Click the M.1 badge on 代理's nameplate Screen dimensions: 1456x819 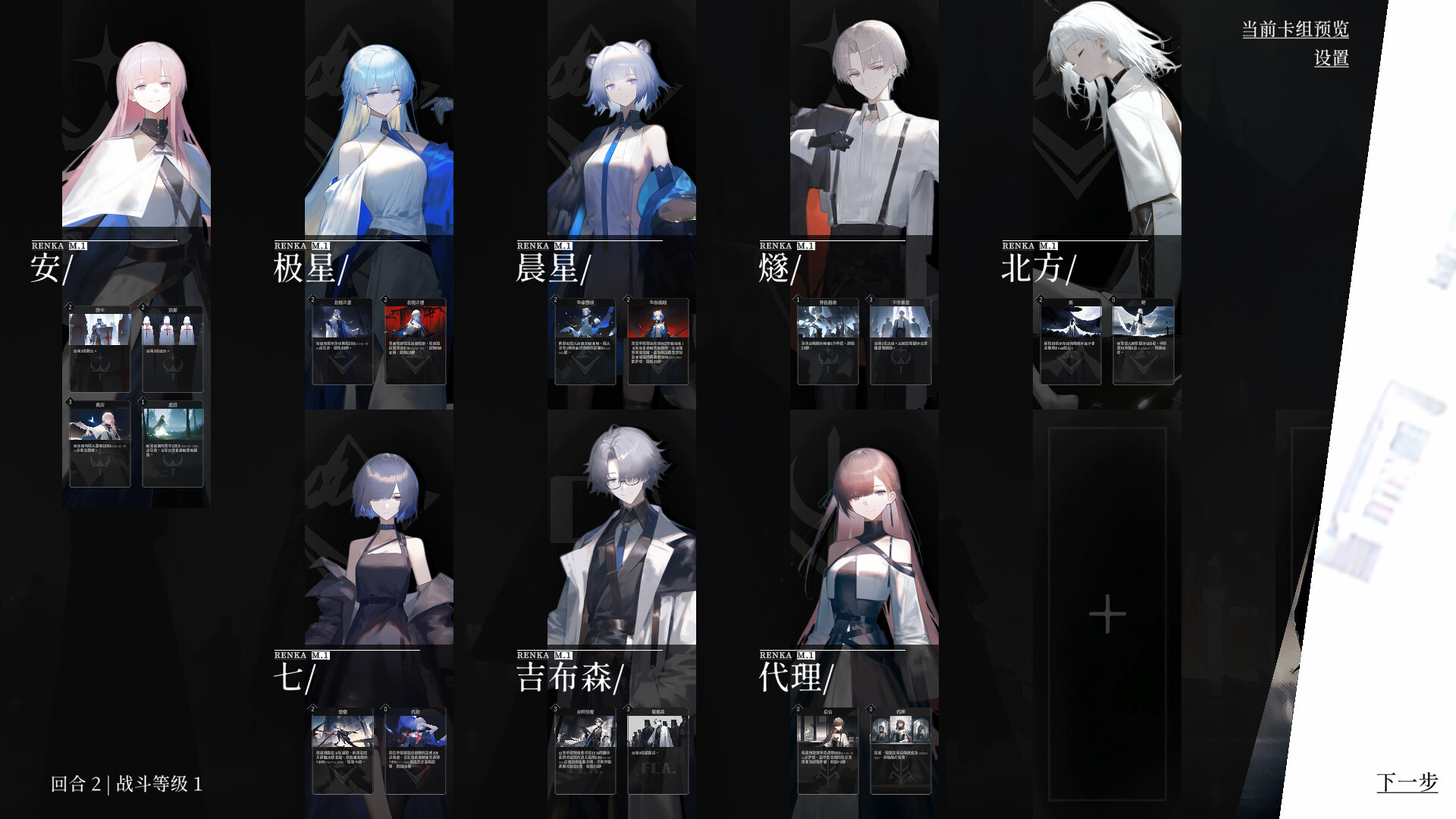coord(805,654)
